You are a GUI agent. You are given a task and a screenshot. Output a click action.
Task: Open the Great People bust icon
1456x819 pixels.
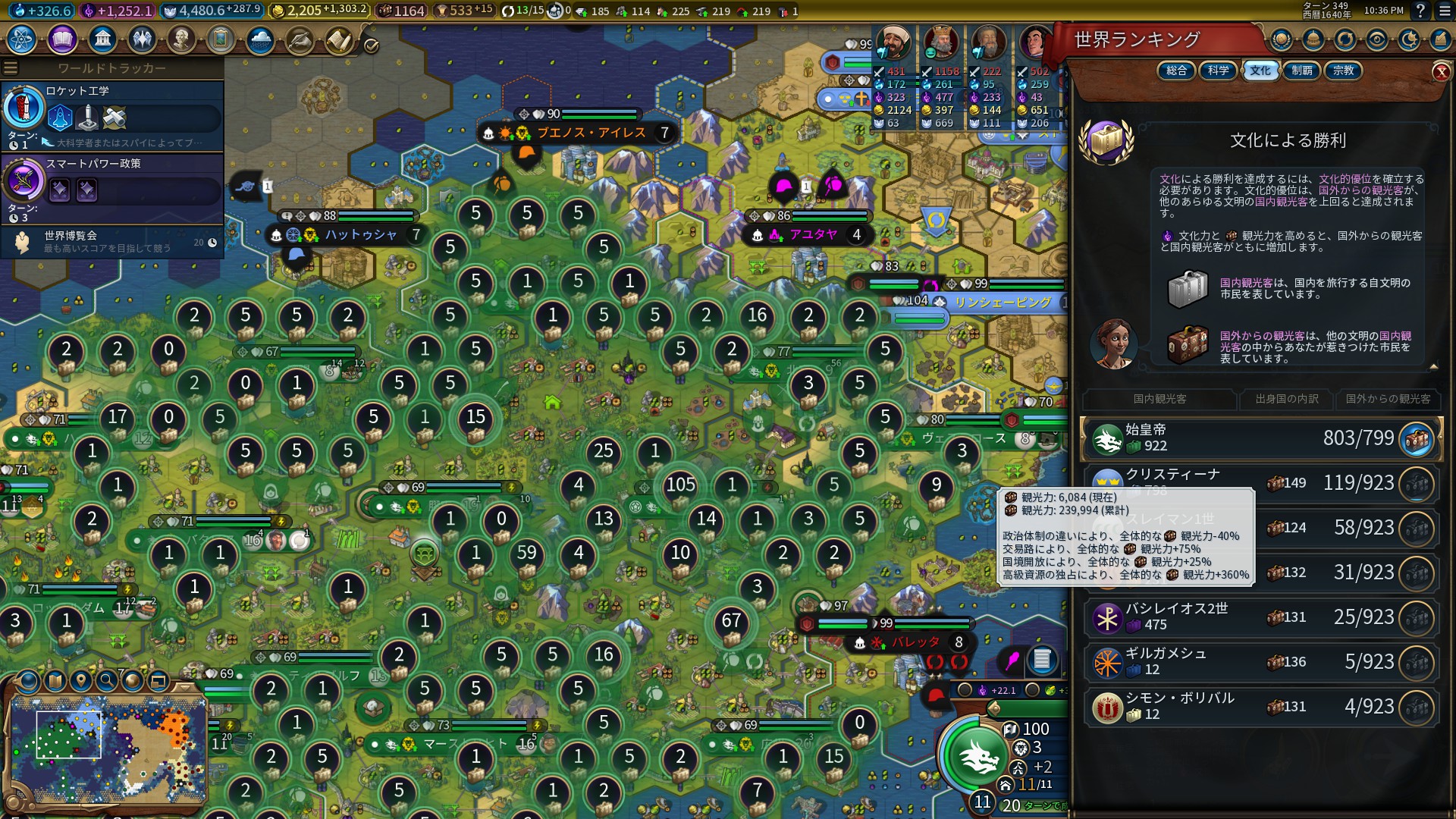pos(181,39)
